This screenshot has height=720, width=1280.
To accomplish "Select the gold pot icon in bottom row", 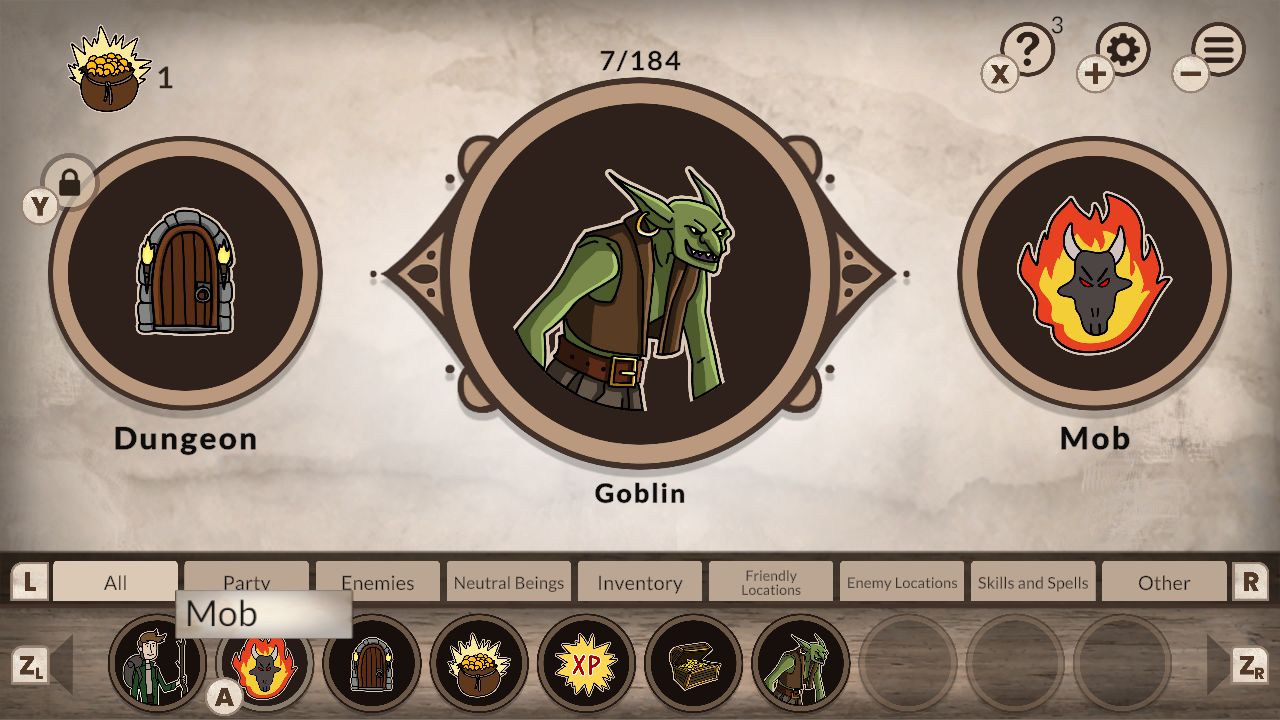I will 478,663.
